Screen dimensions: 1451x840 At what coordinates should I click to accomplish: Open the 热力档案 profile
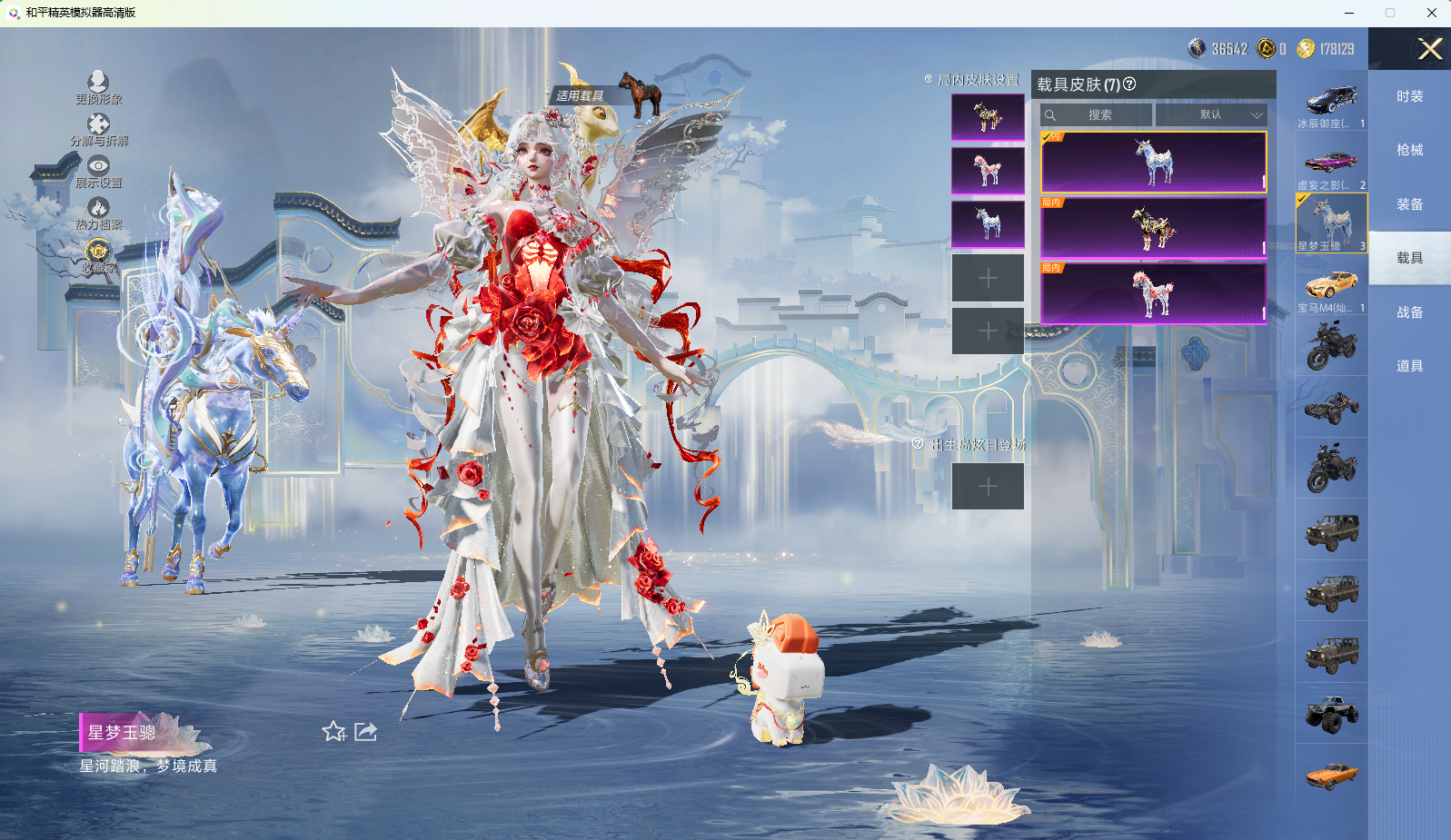[98, 209]
